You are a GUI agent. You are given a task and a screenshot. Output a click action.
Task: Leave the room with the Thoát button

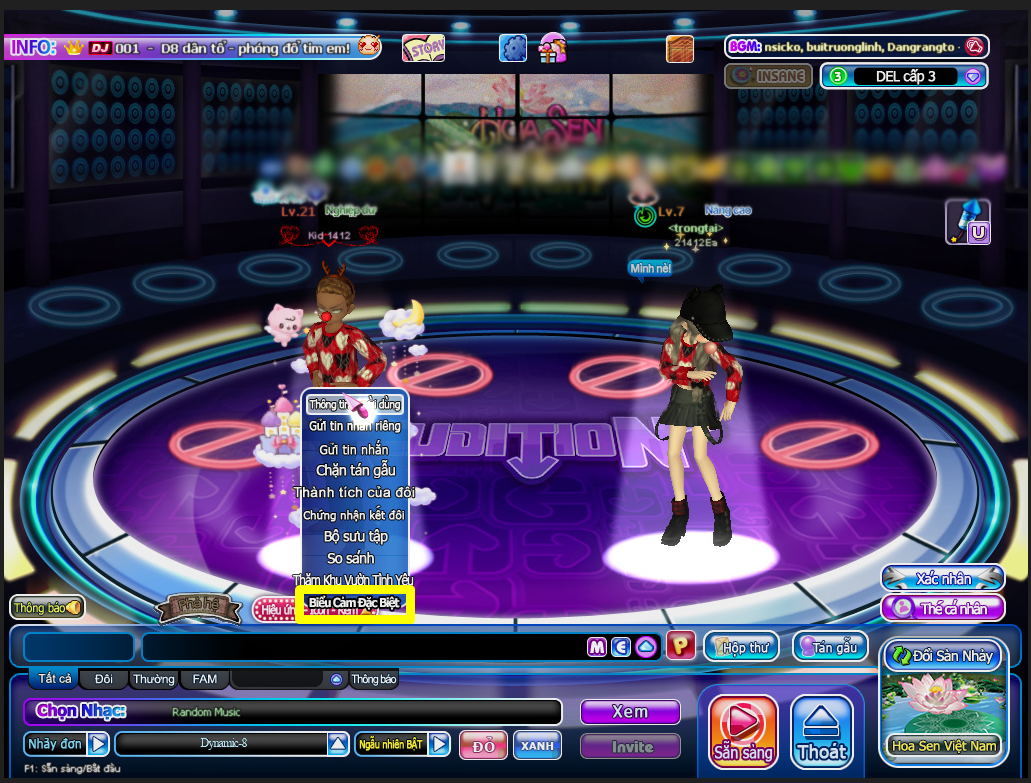(822, 731)
